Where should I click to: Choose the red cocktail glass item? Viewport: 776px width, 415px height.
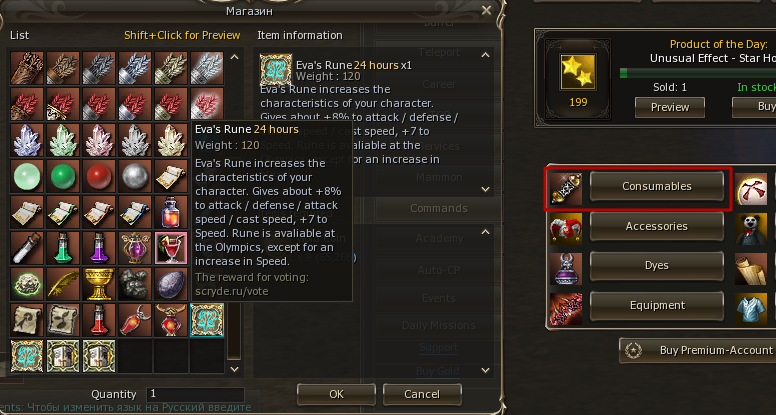click(171, 247)
